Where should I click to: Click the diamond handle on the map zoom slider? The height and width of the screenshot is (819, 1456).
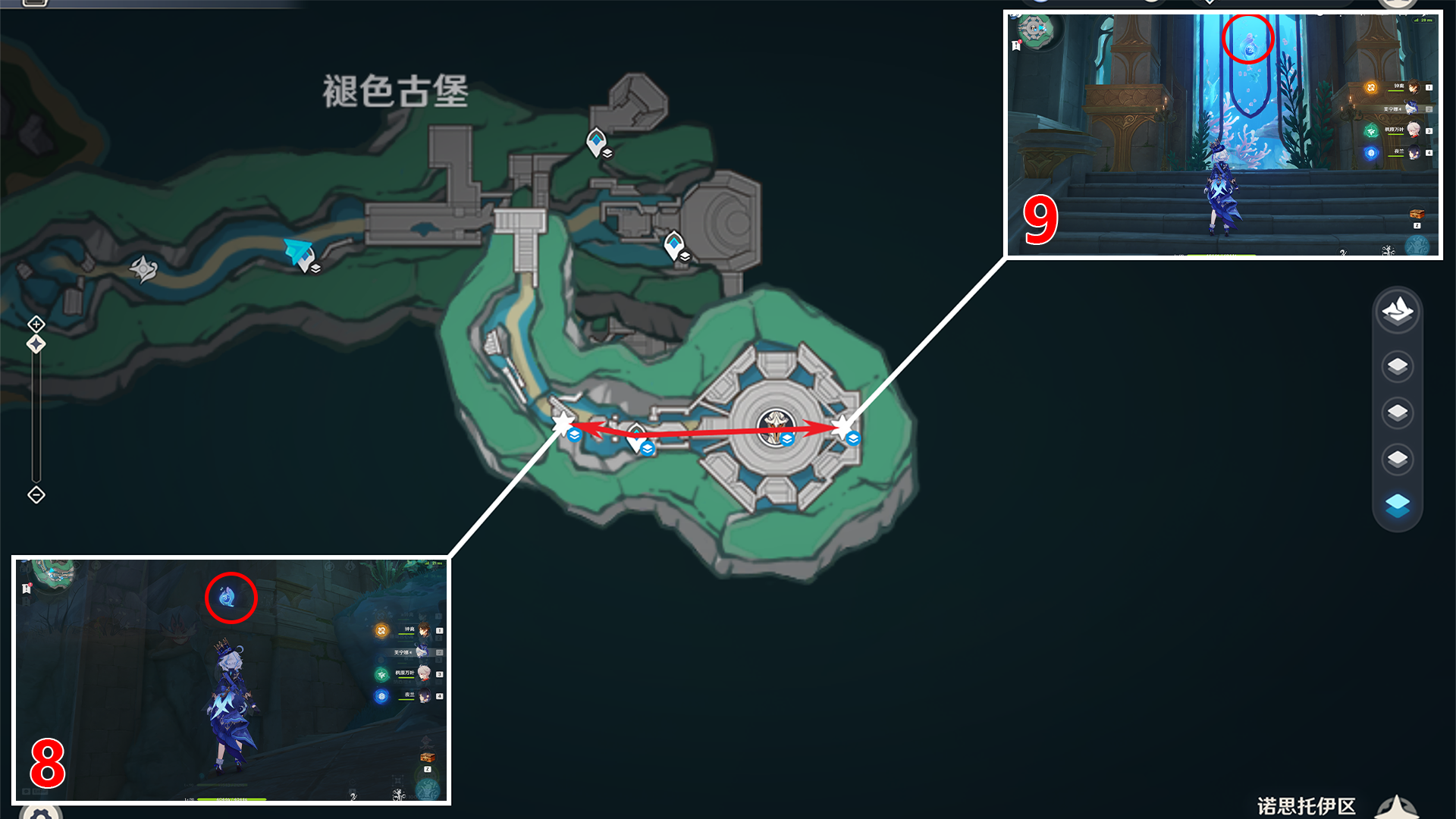36,344
